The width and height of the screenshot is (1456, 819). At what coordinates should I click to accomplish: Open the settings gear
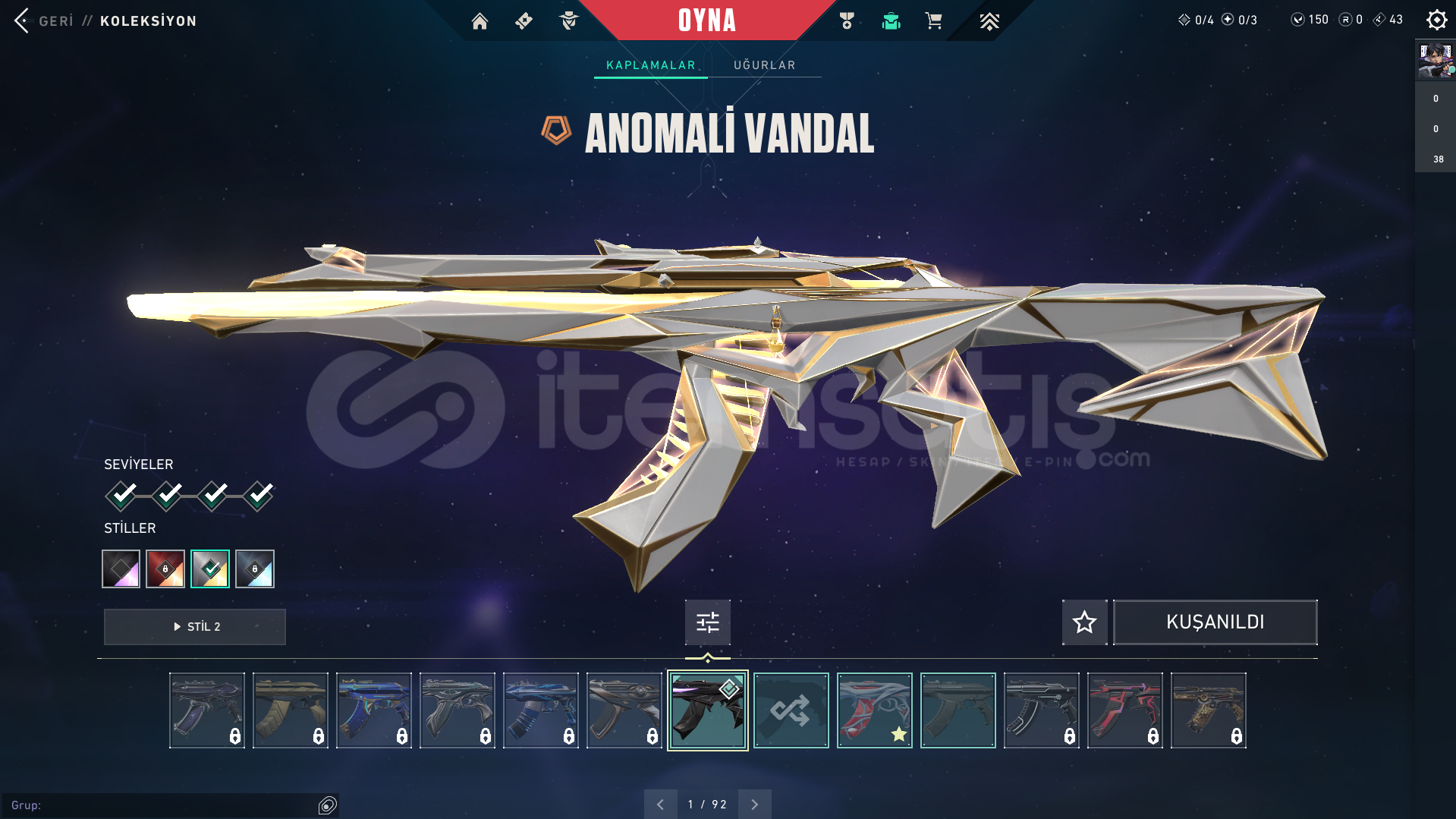coord(1436,20)
